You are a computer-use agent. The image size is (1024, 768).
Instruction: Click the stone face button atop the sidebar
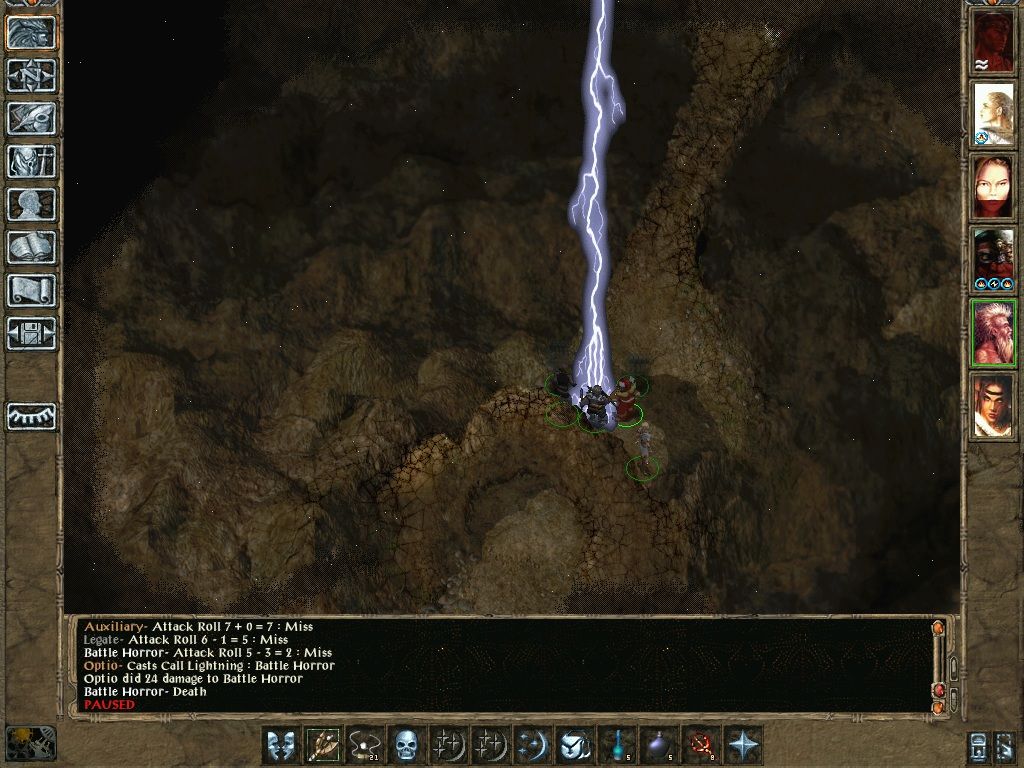click(x=31, y=33)
